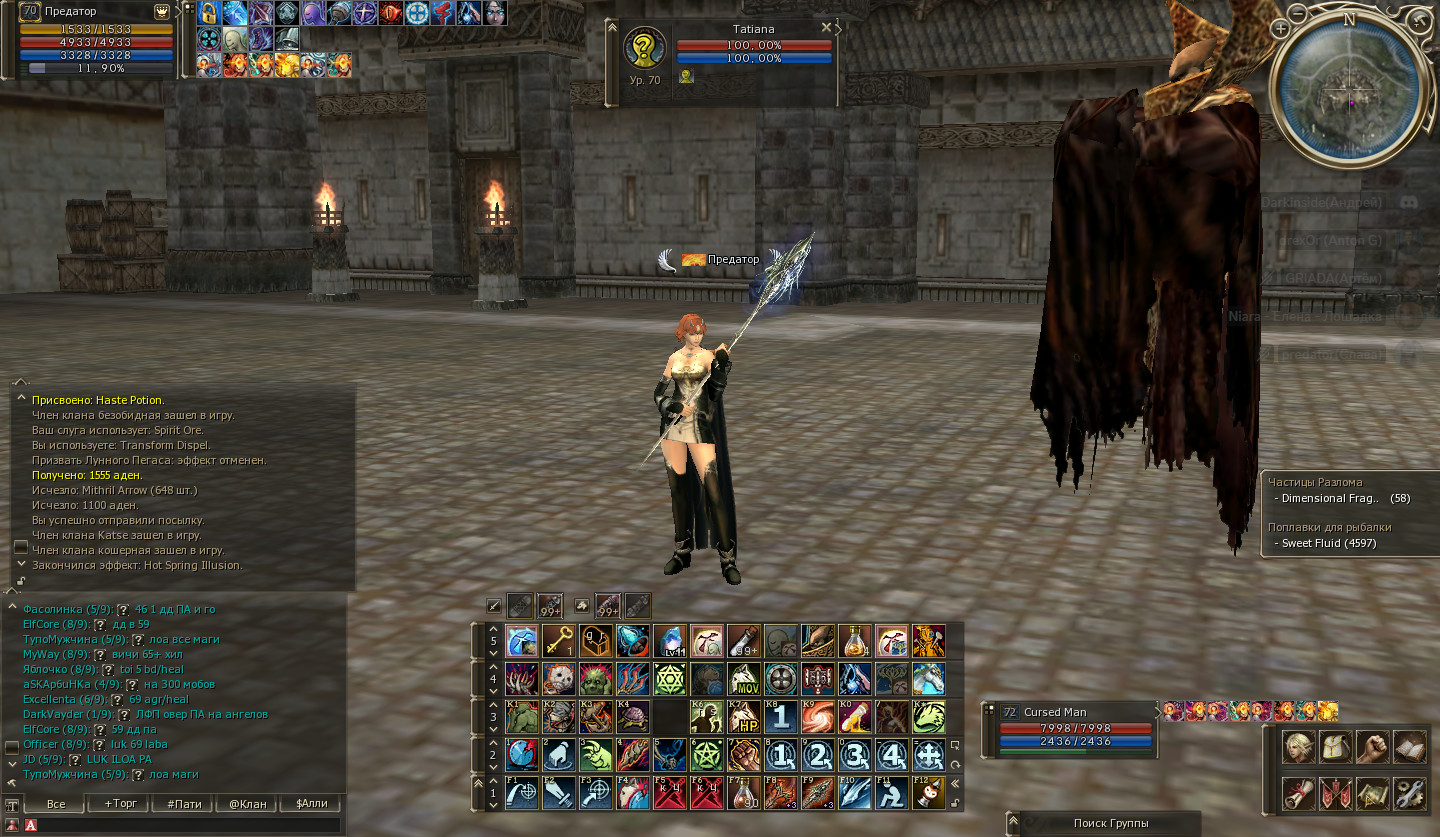The image size is (1440, 837).
Task: Zoom in the minimap with plus button
Action: [x=1281, y=29]
